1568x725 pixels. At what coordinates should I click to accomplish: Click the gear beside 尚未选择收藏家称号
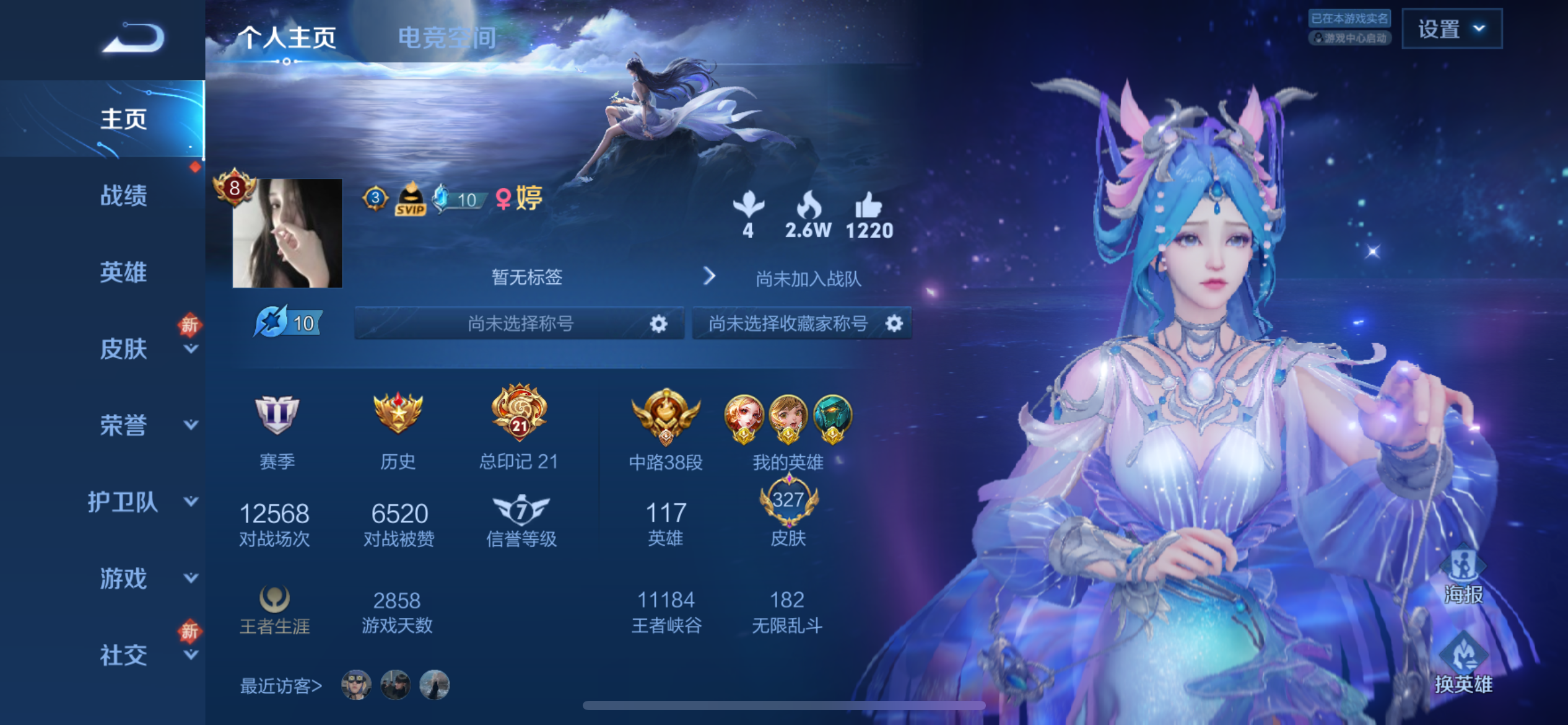pos(894,323)
